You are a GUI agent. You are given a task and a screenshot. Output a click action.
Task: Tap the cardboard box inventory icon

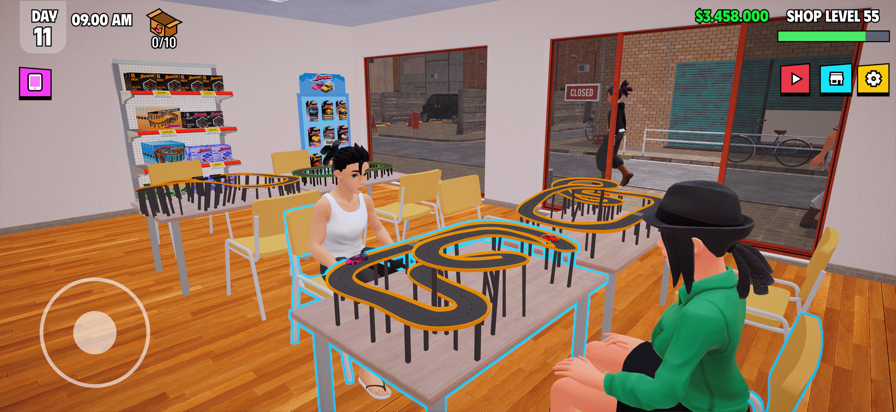[163, 23]
